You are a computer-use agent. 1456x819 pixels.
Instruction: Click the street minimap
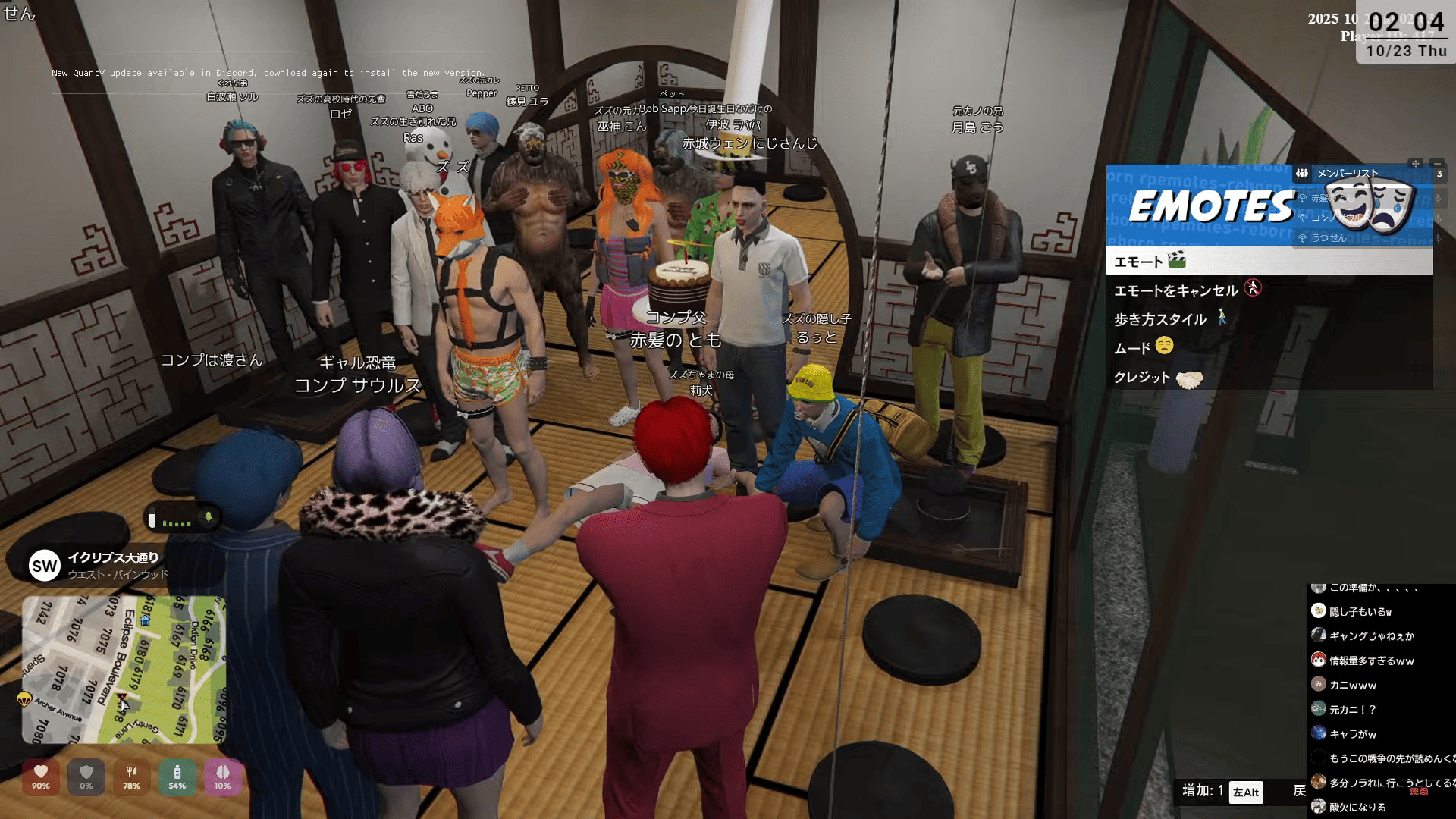click(x=124, y=670)
